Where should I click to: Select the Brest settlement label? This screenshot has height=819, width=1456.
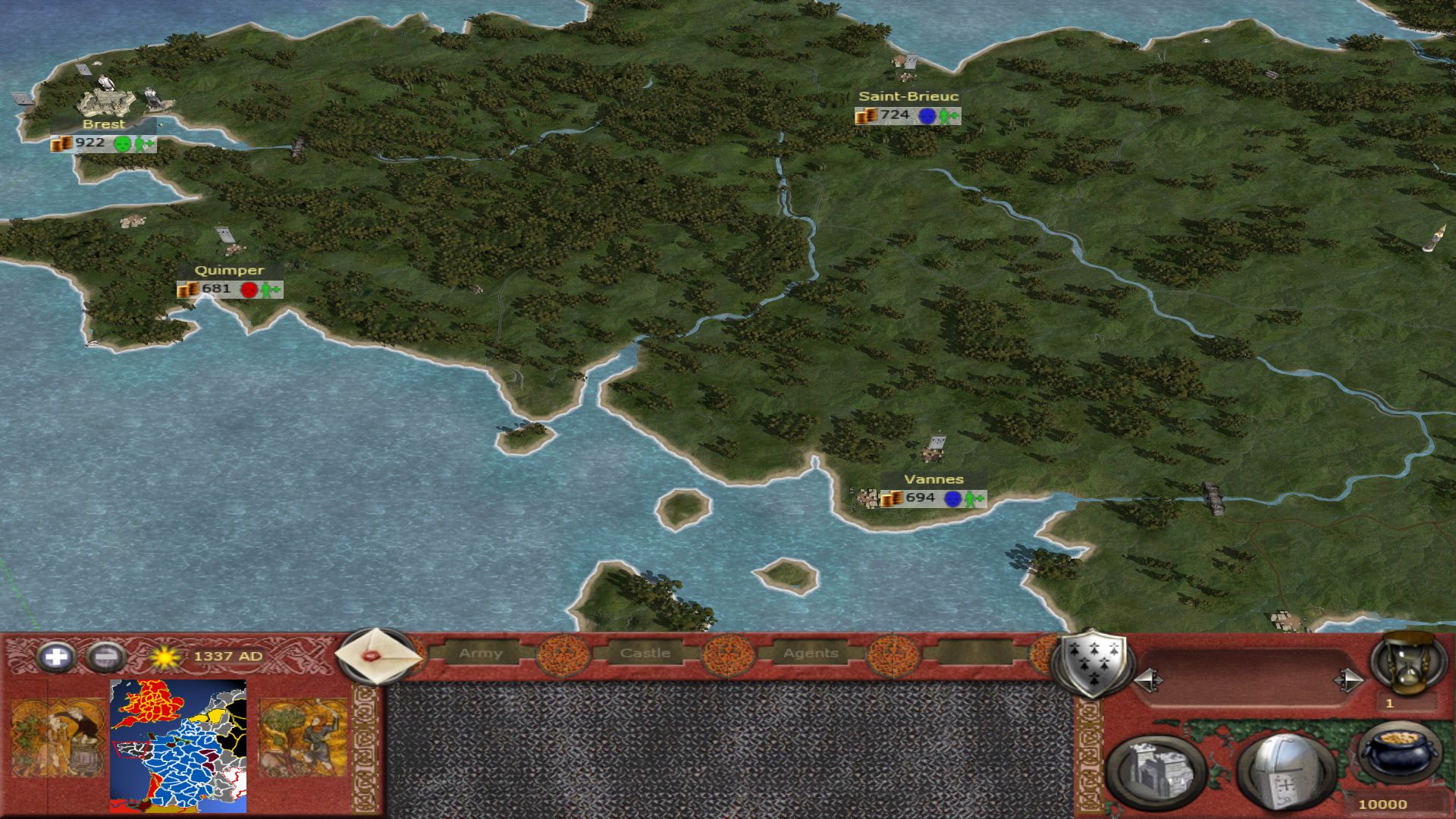click(104, 124)
